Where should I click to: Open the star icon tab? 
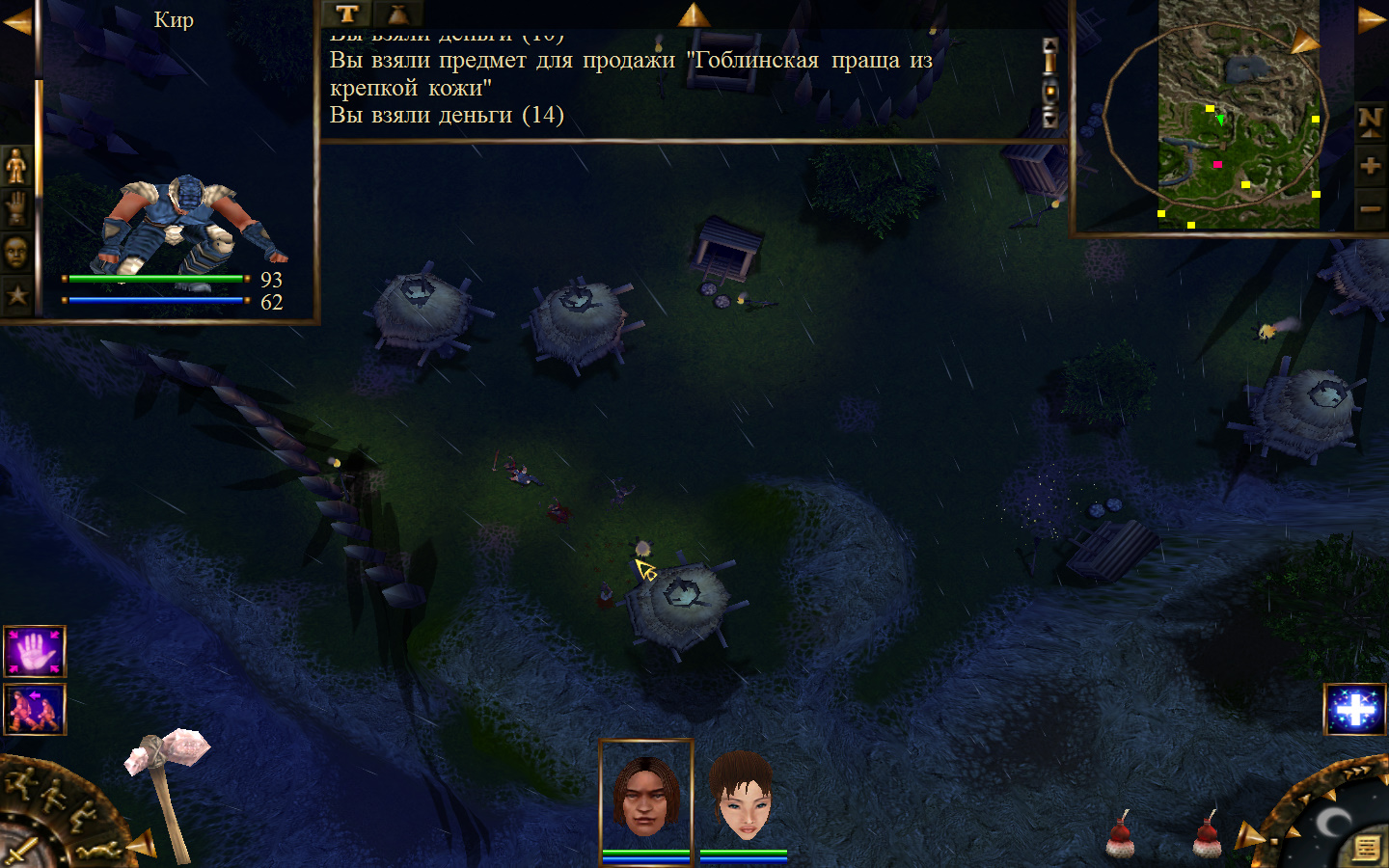pos(16,295)
